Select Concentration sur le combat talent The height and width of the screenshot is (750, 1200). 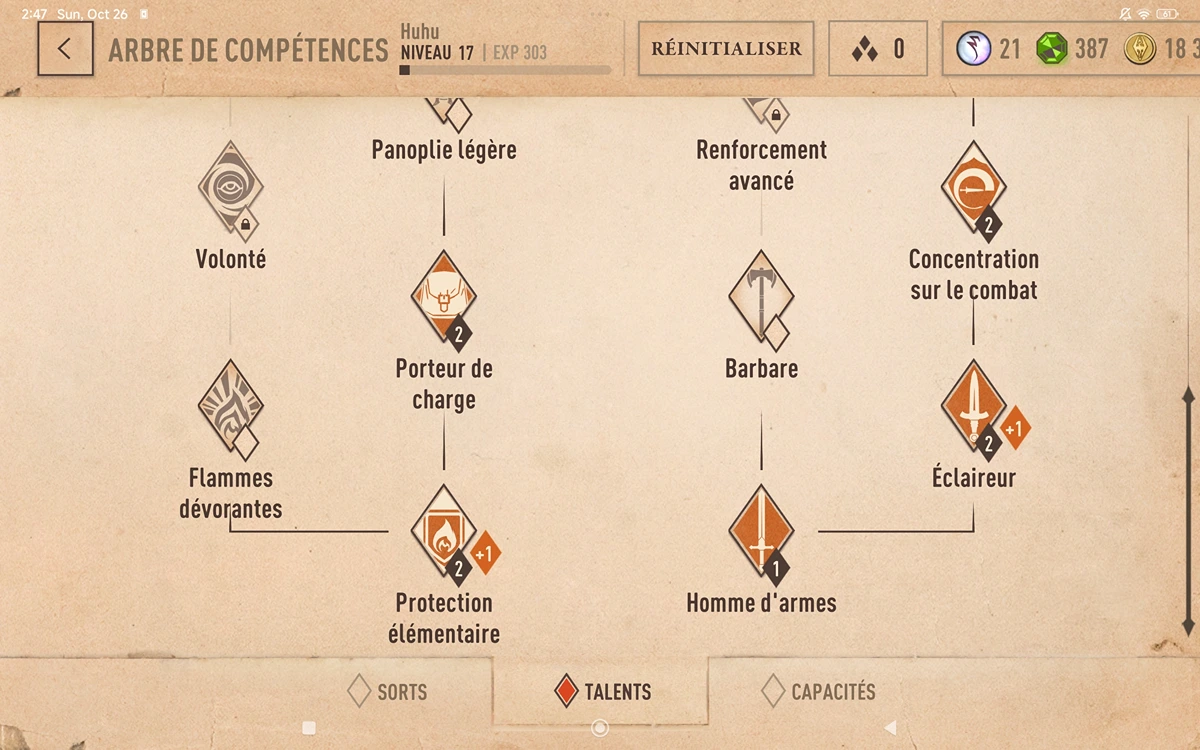tap(973, 188)
